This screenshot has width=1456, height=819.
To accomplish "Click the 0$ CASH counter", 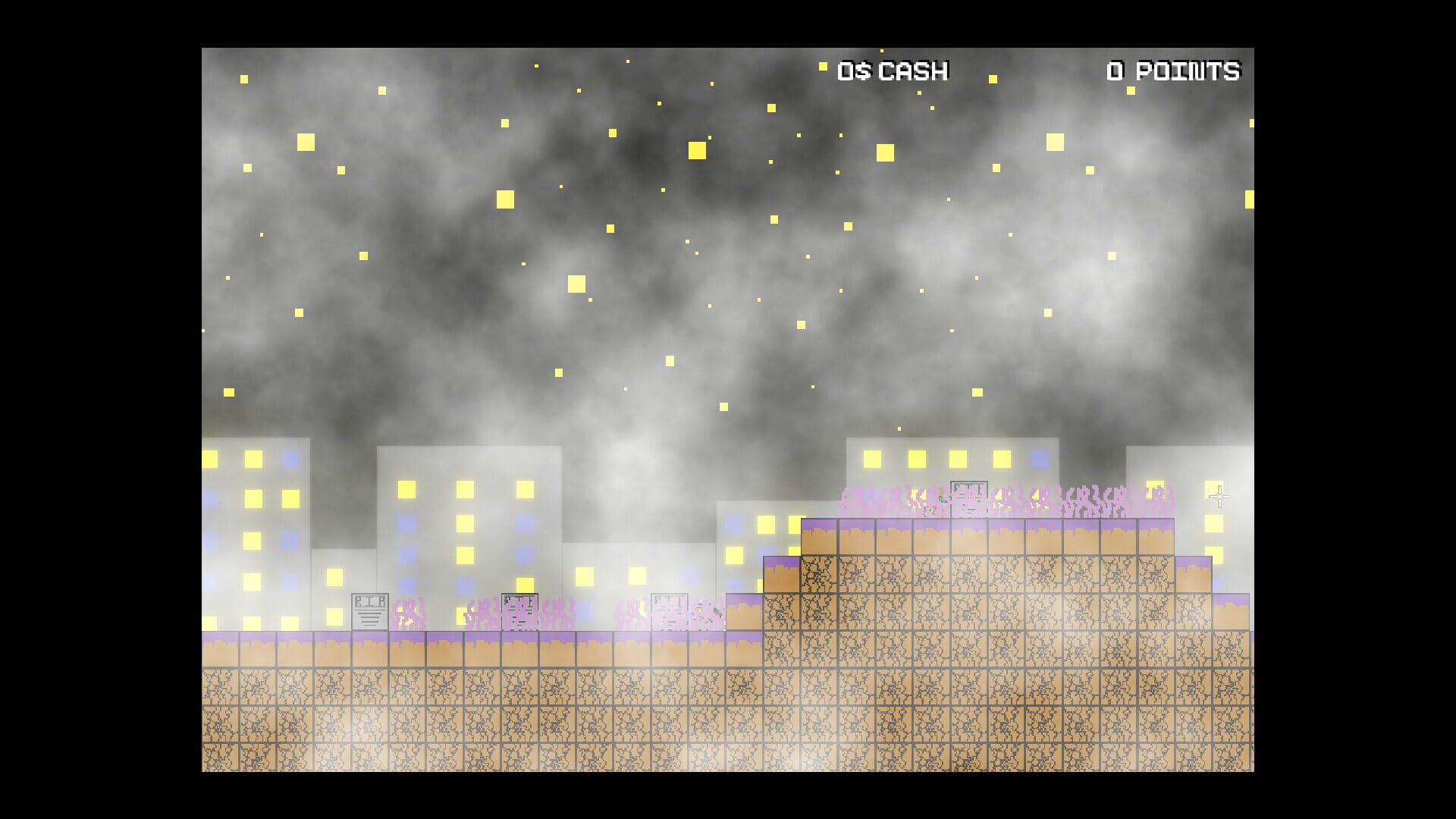I will (x=891, y=71).
